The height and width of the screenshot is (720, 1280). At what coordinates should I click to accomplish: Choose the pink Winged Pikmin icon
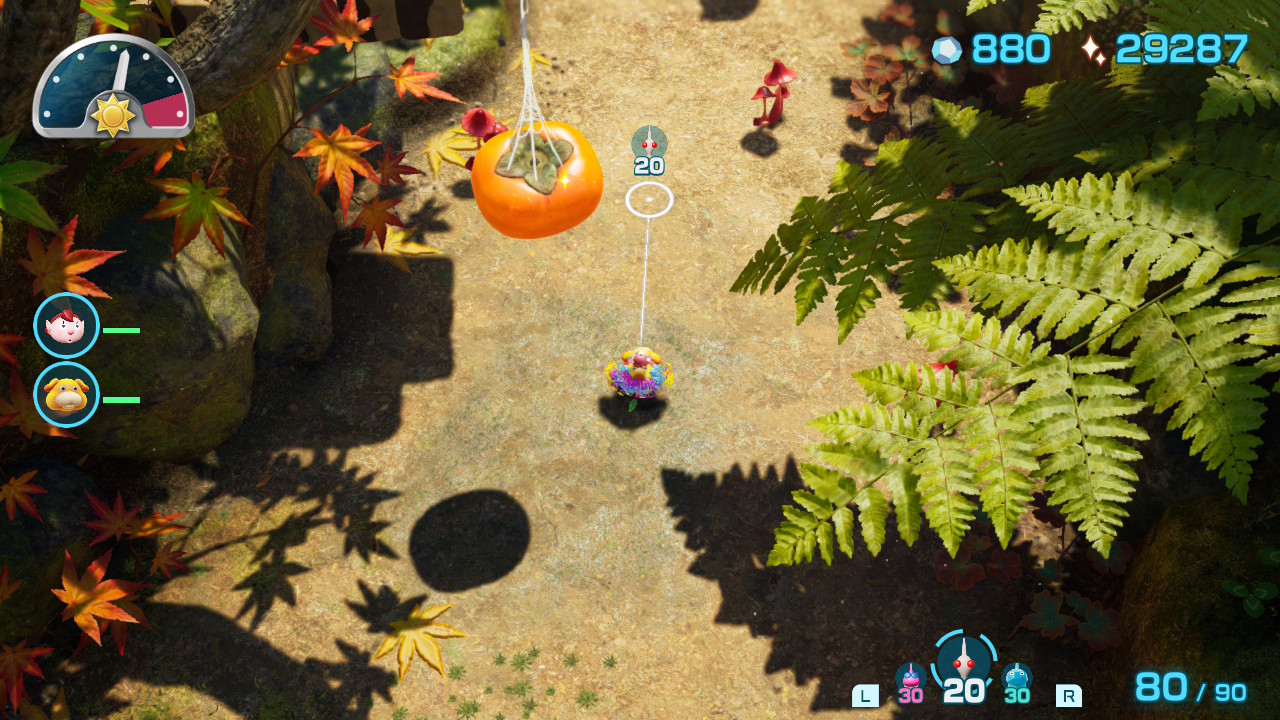(910, 678)
